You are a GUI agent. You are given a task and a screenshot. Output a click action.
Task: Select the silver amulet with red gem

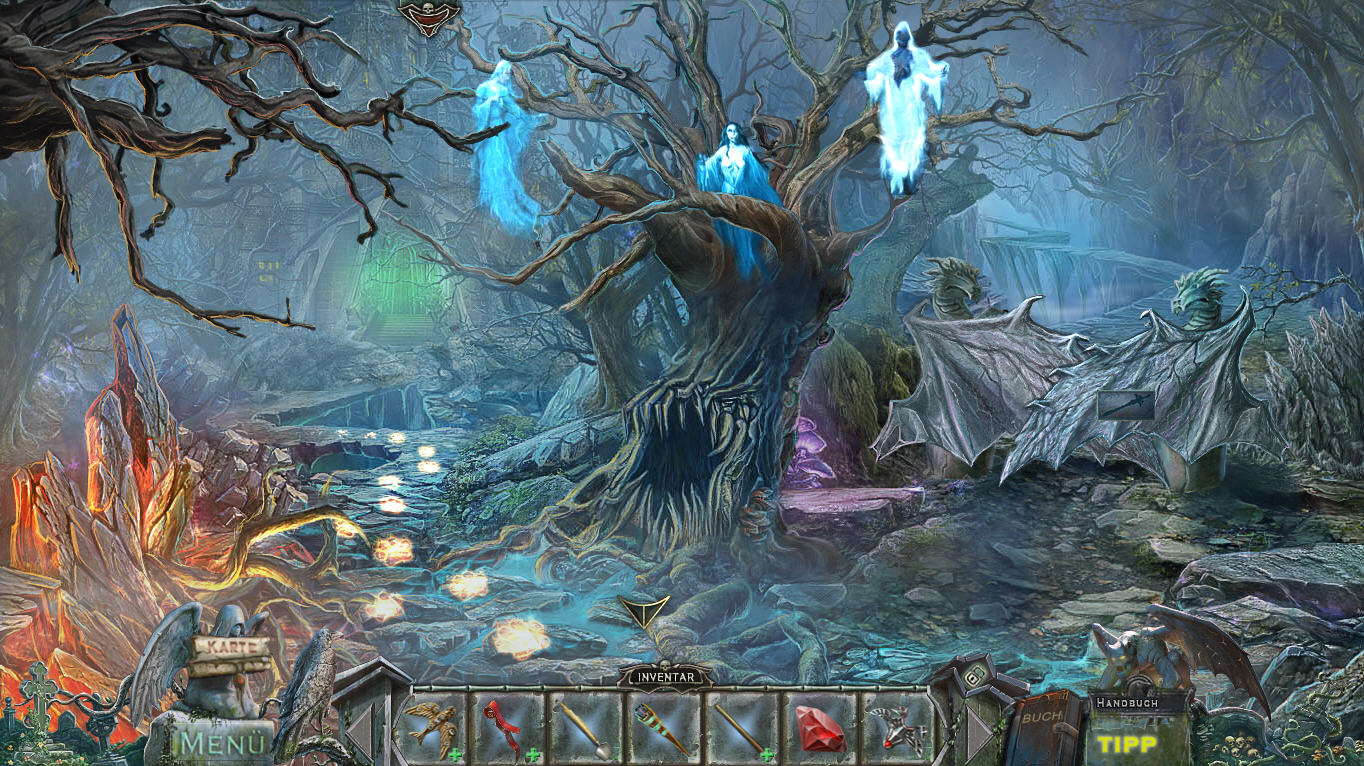click(x=897, y=729)
